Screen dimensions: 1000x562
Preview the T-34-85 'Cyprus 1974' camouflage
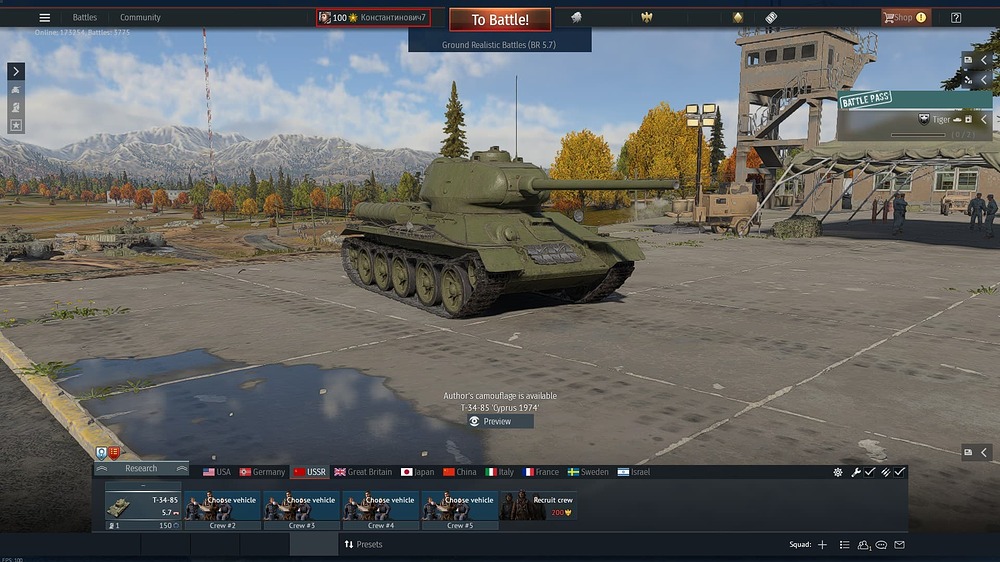point(499,421)
